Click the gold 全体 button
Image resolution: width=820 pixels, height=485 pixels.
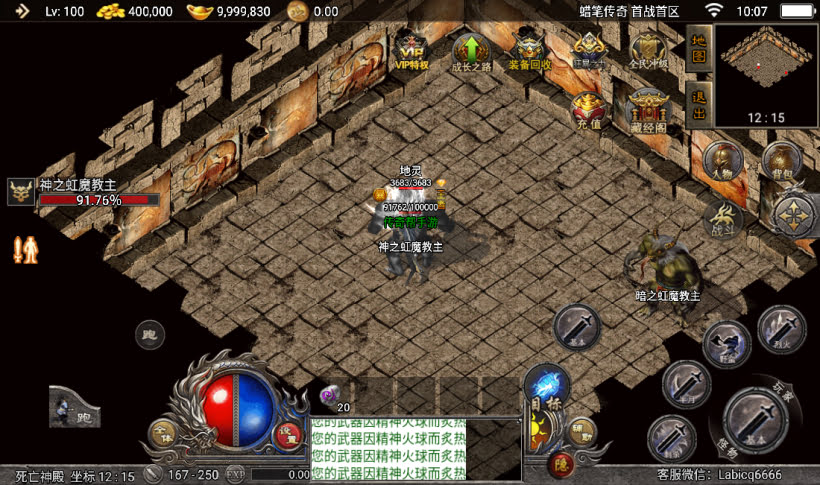pos(163,433)
